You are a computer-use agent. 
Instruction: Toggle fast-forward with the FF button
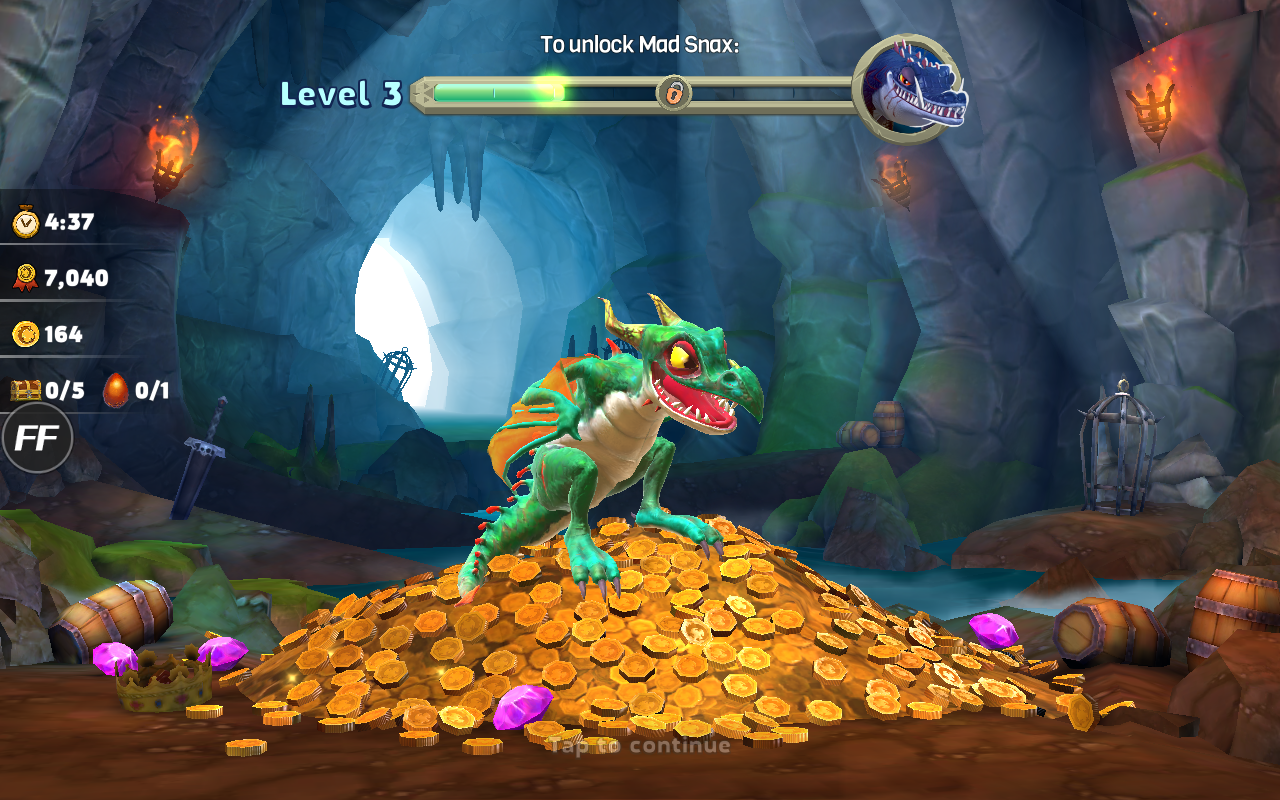click(x=36, y=437)
